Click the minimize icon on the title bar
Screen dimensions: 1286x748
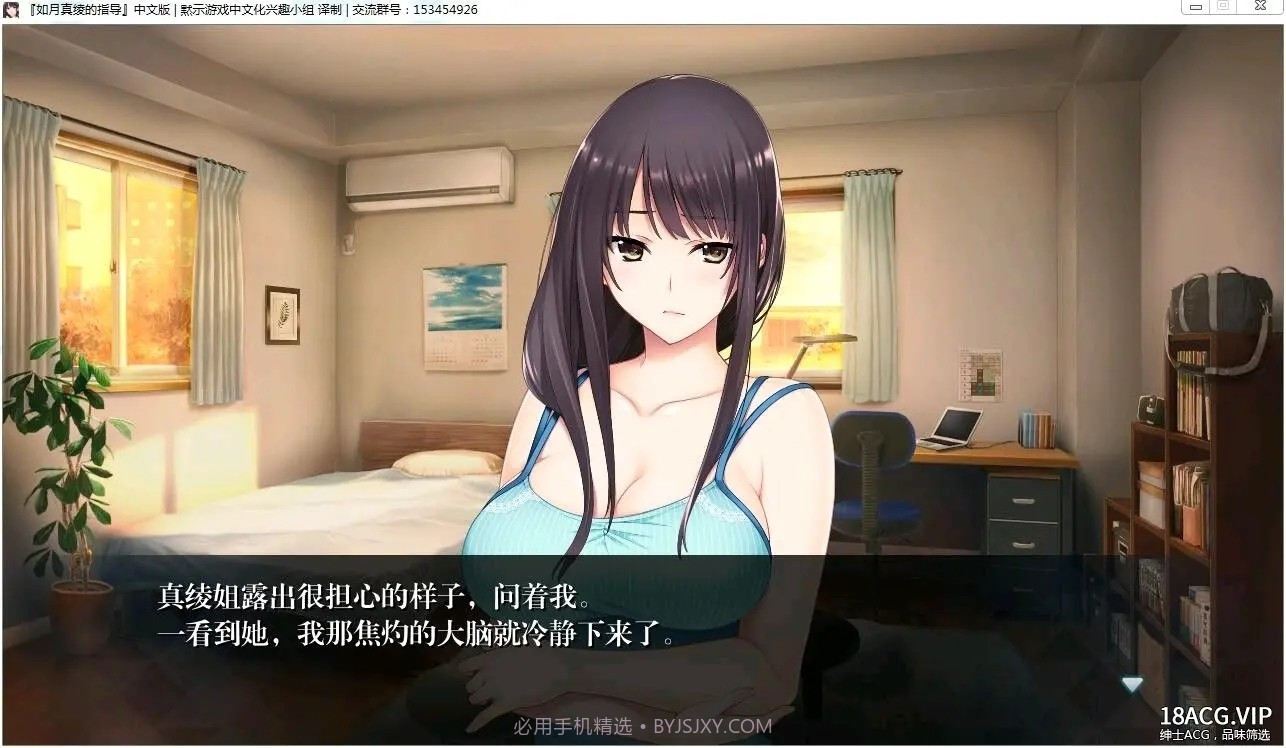click(1196, 8)
